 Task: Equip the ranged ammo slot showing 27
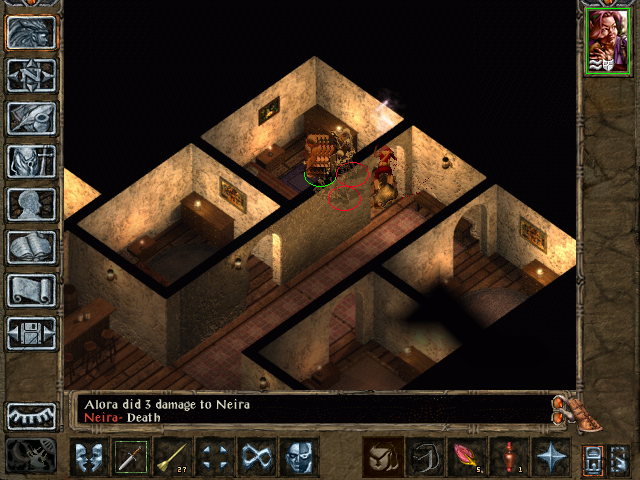[173, 457]
